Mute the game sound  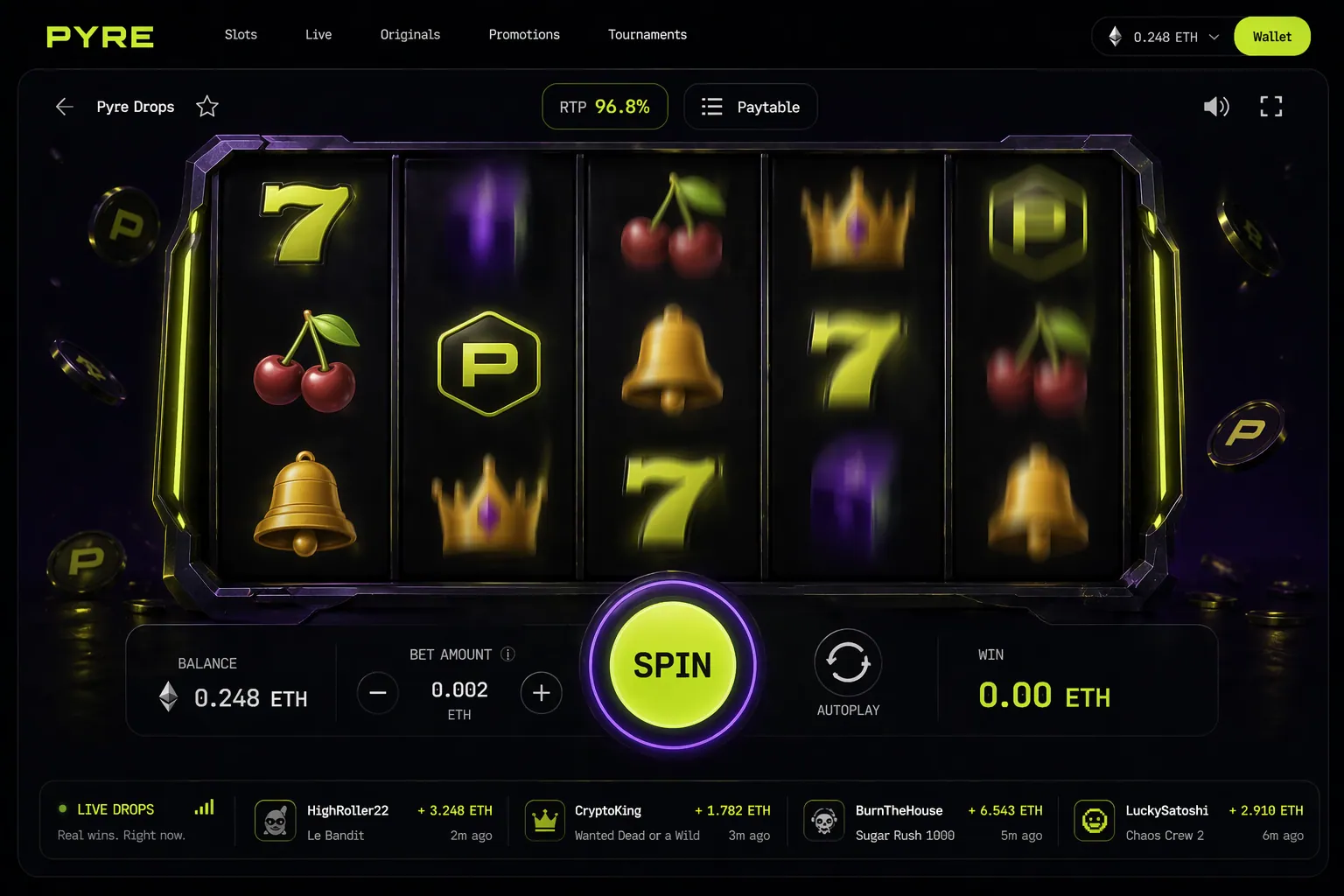[1216, 106]
